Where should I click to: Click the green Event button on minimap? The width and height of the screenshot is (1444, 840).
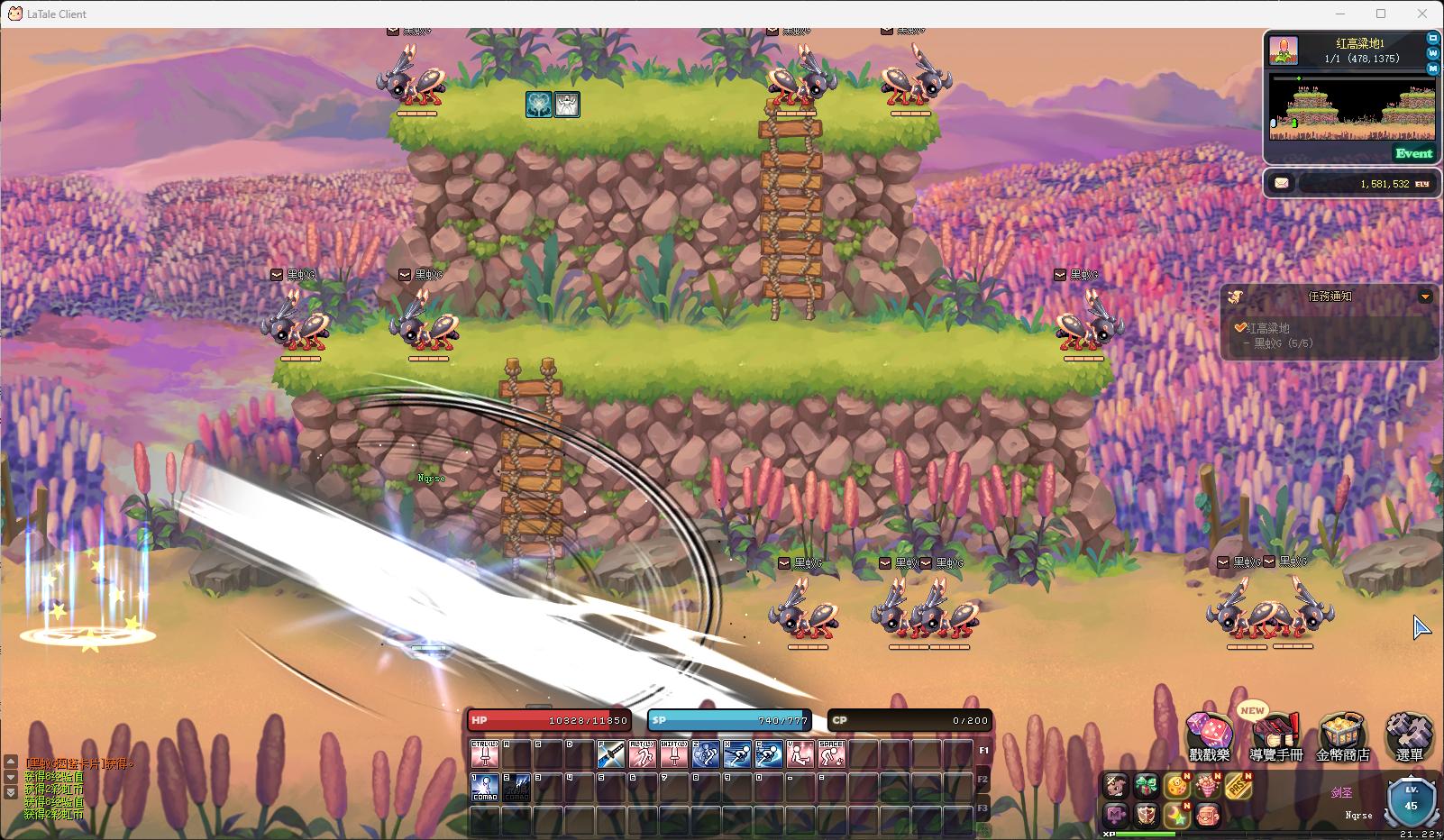1412,153
